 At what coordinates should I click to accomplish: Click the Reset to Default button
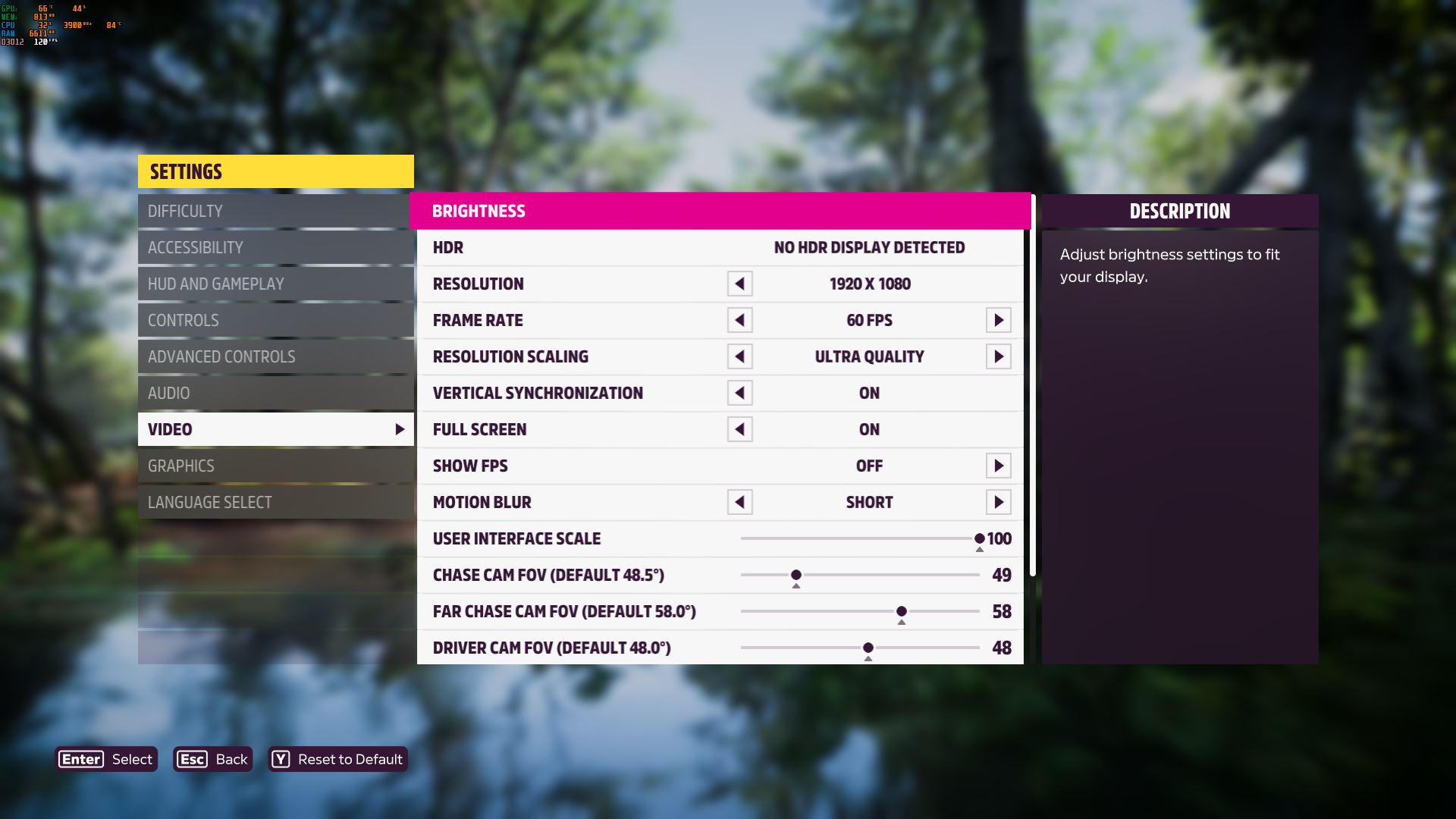click(338, 759)
